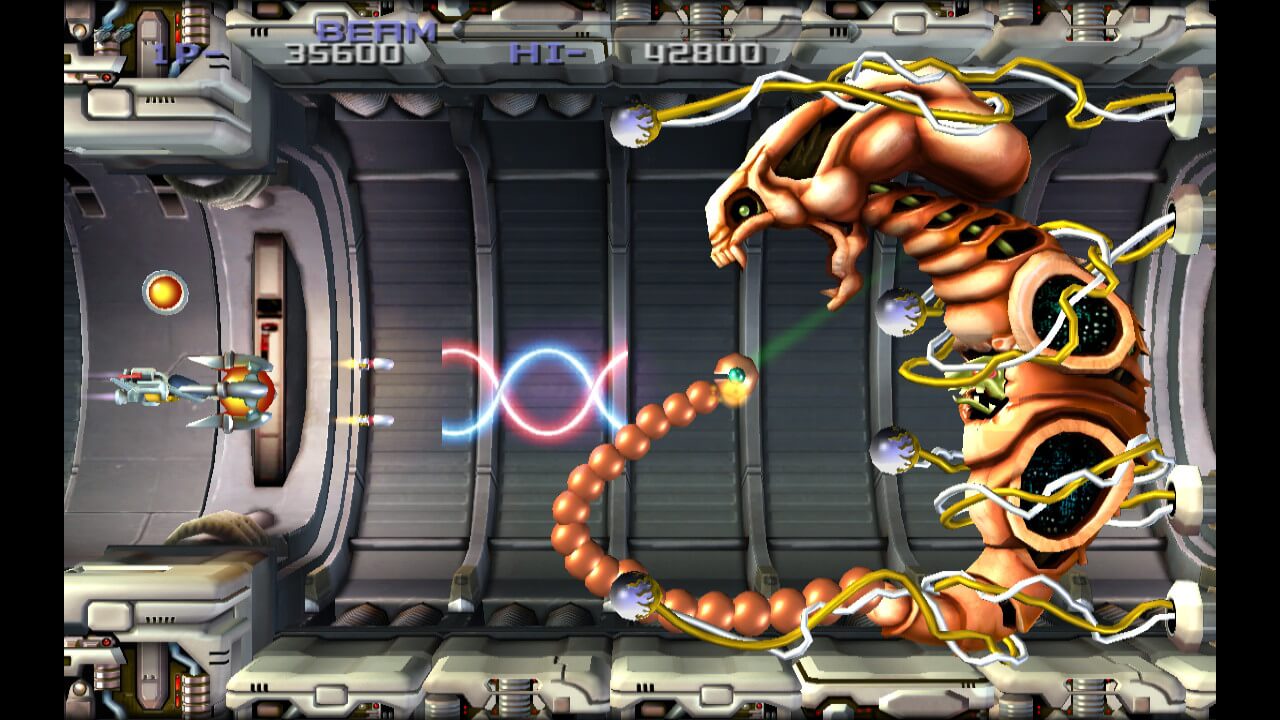This screenshot has width=1280, height=720.
Task: Click the sphere on the lower tail segment
Action: click(x=633, y=595)
